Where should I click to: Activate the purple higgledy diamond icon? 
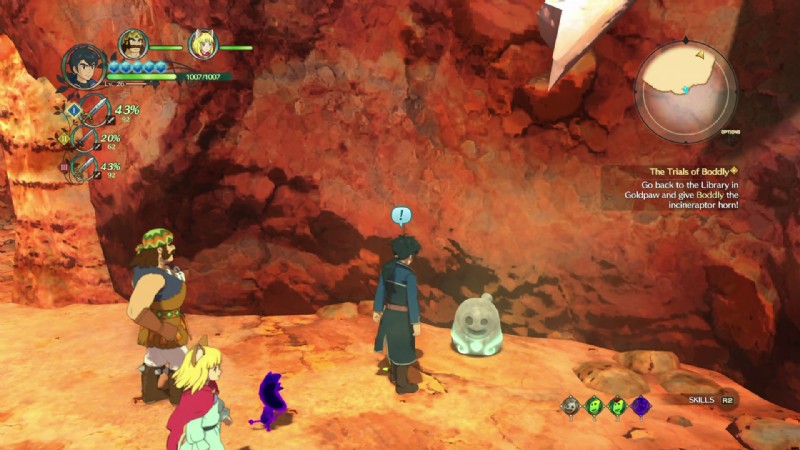(x=640, y=405)
